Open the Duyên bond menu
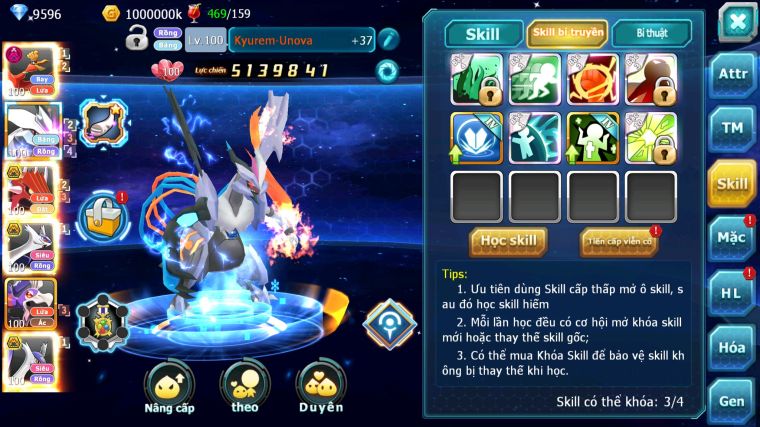 (x=320, y=386)
